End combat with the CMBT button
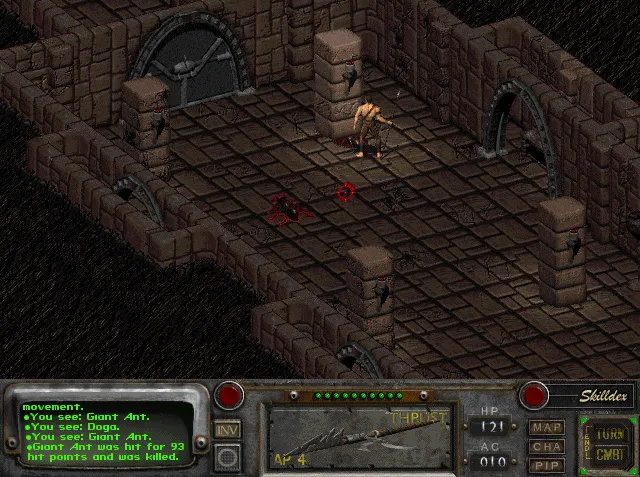Image resolution: width=640 pixels, height=477 pixels. click(607, 455)
